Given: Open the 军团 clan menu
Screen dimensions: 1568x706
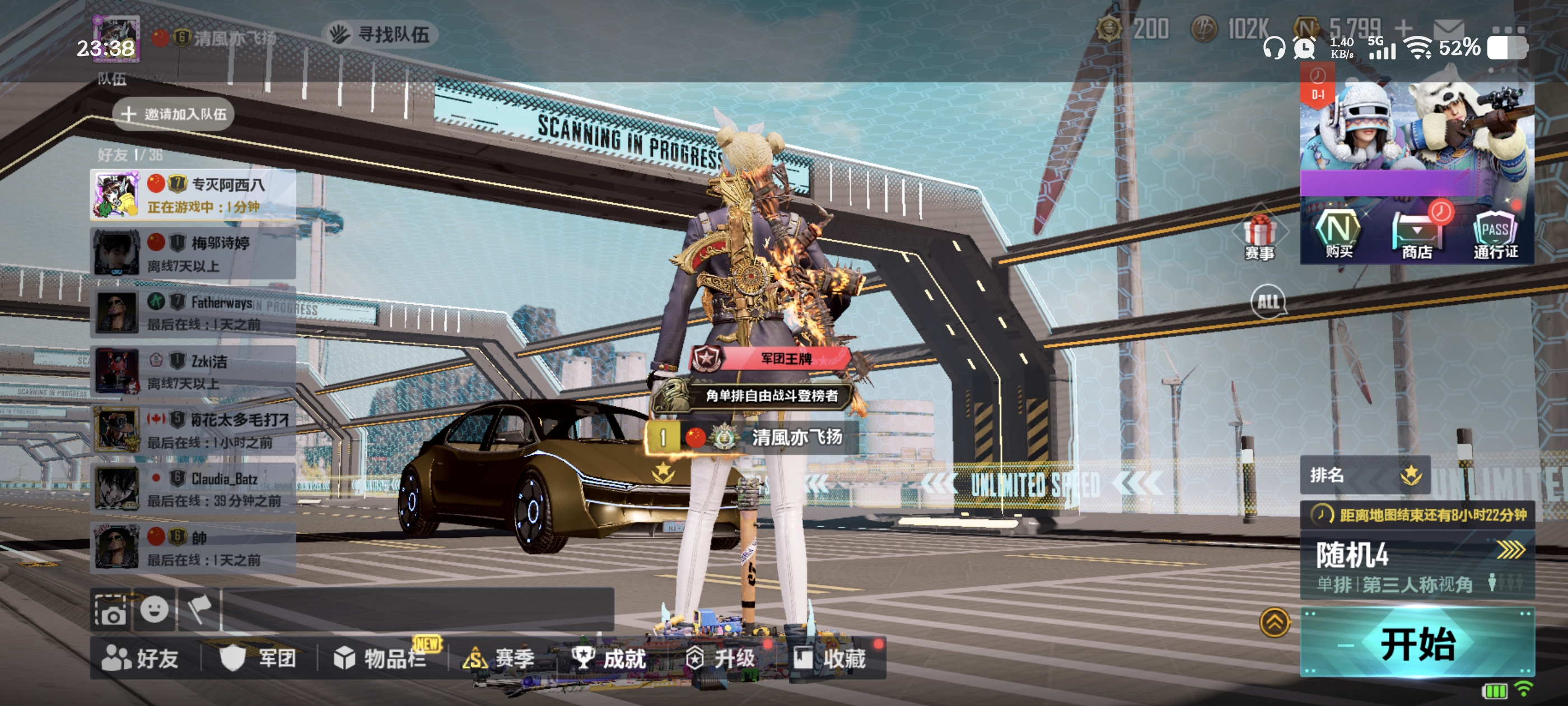Looking at the screenshot, I should (259, 658).
